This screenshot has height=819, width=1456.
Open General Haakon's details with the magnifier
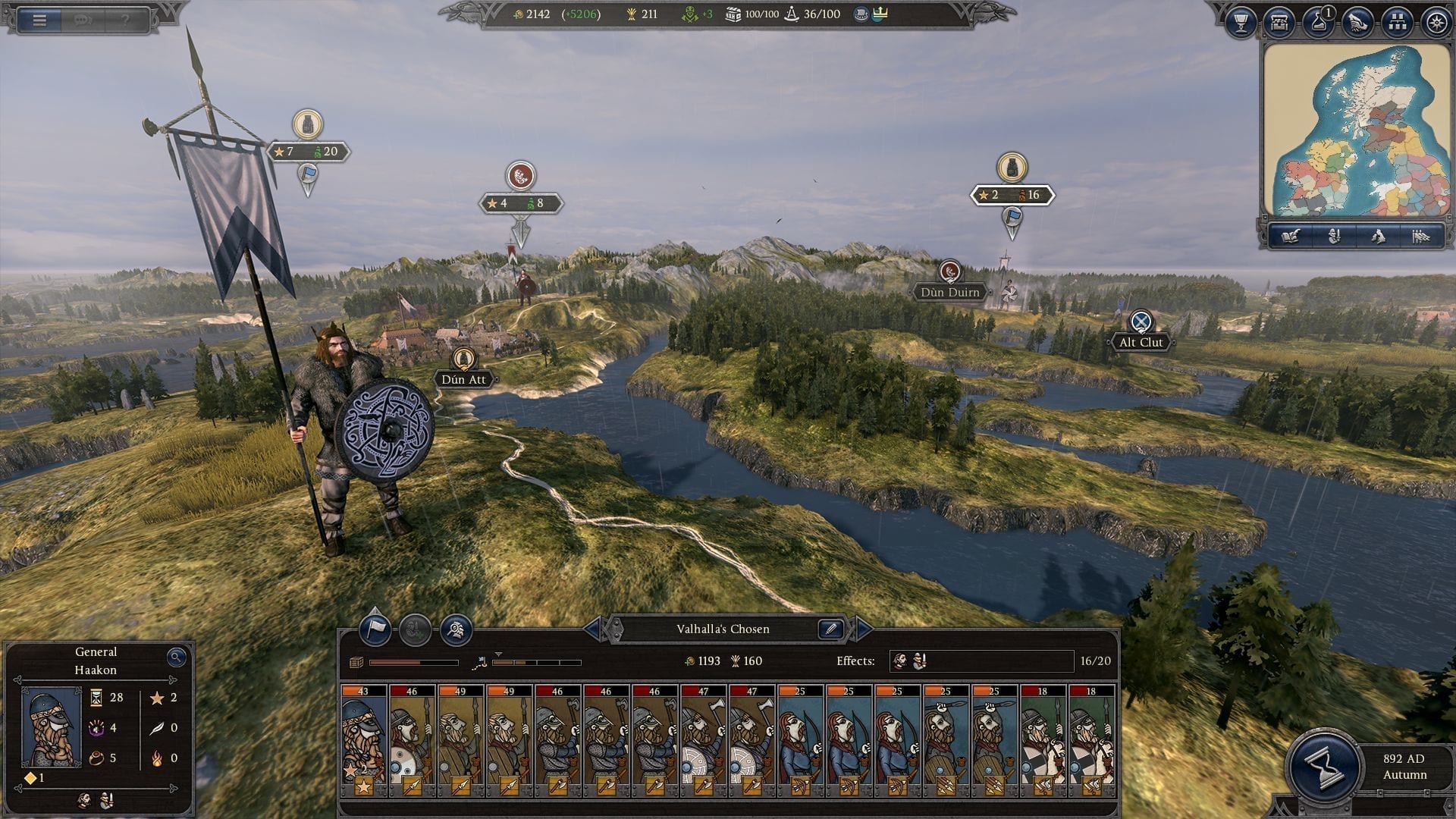pos(176,657)
